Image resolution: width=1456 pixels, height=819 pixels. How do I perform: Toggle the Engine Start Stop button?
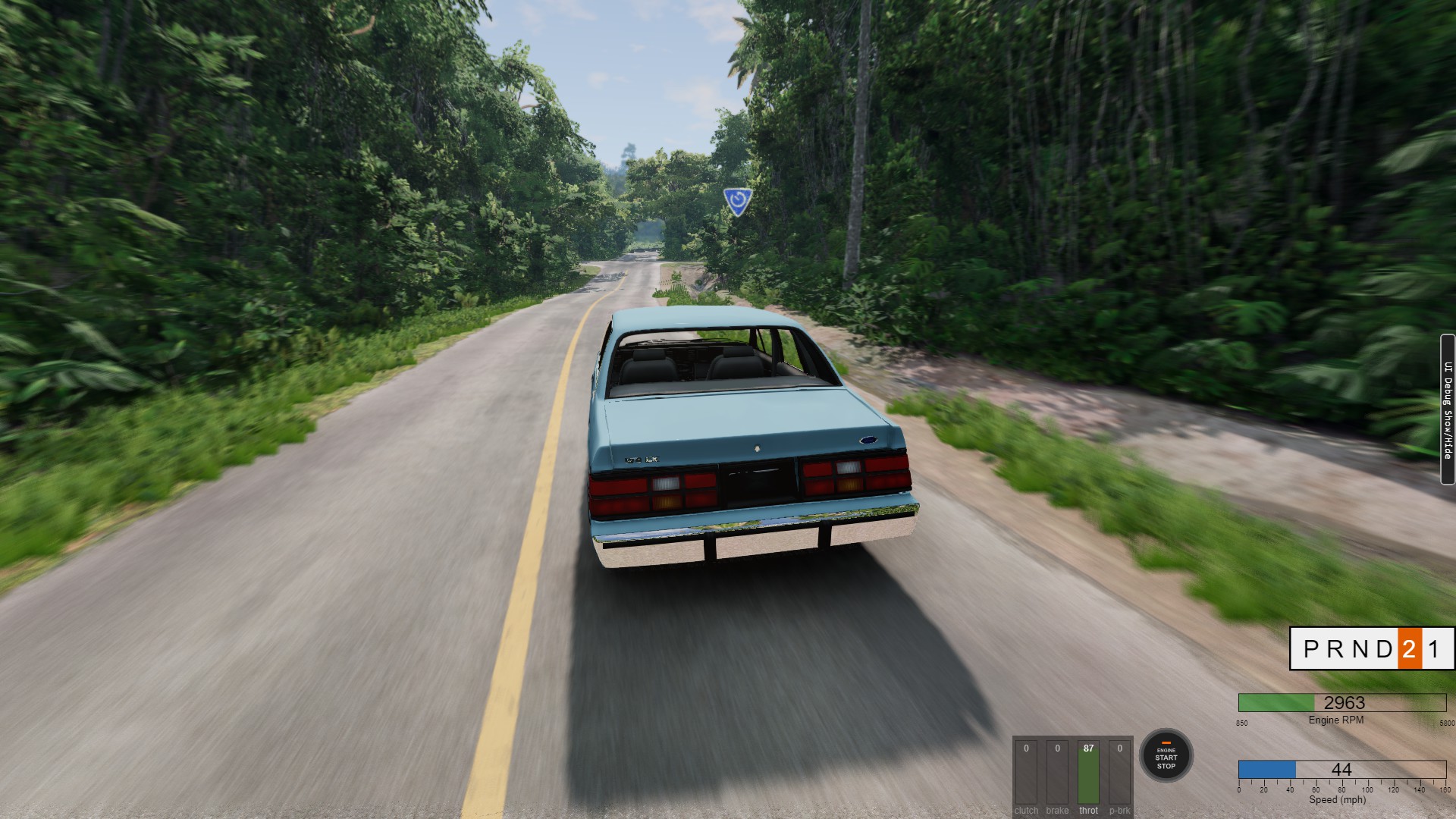[x=1166, y=755]
